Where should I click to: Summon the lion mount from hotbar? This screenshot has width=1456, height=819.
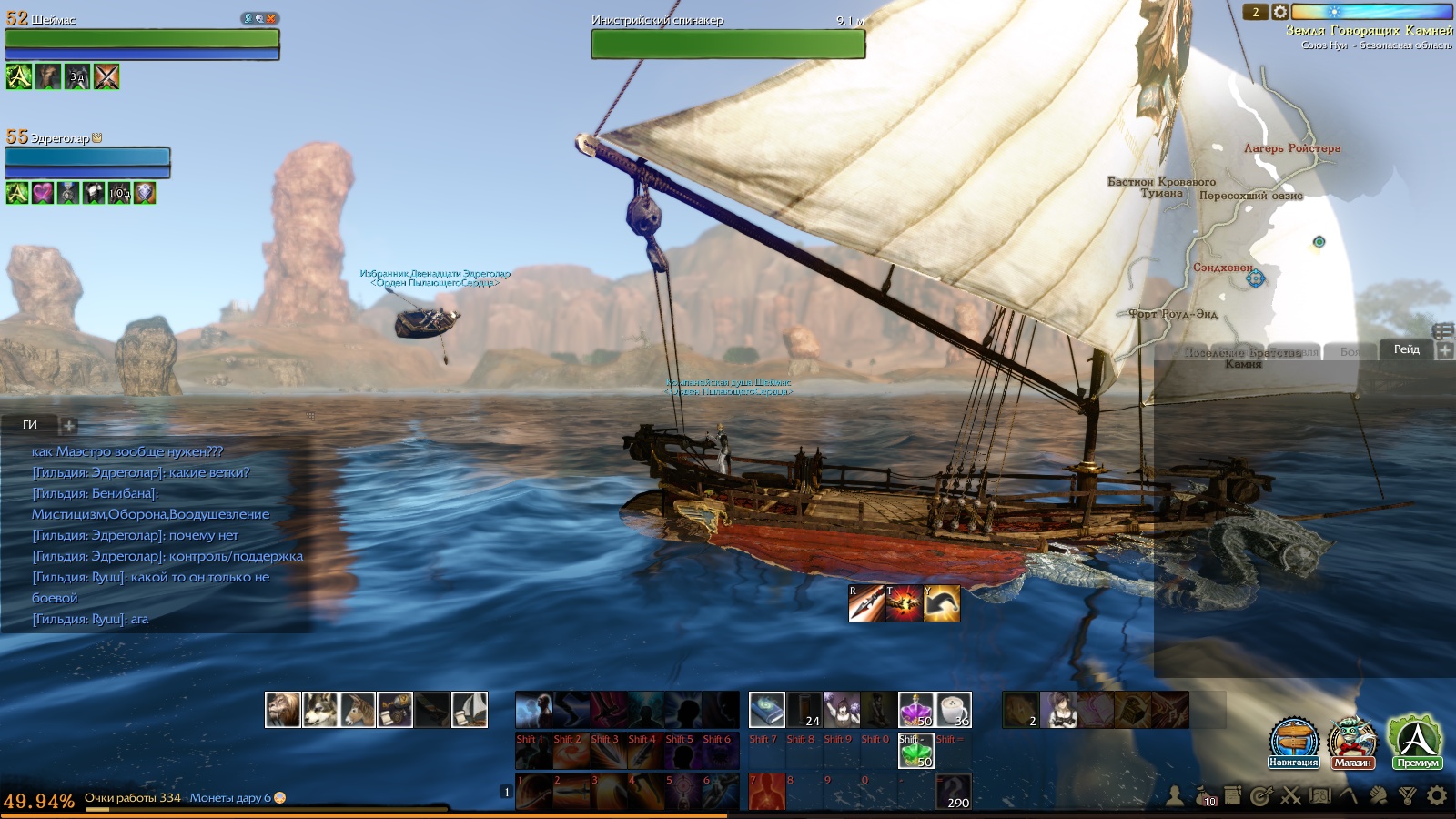click(x=283, y=710)
